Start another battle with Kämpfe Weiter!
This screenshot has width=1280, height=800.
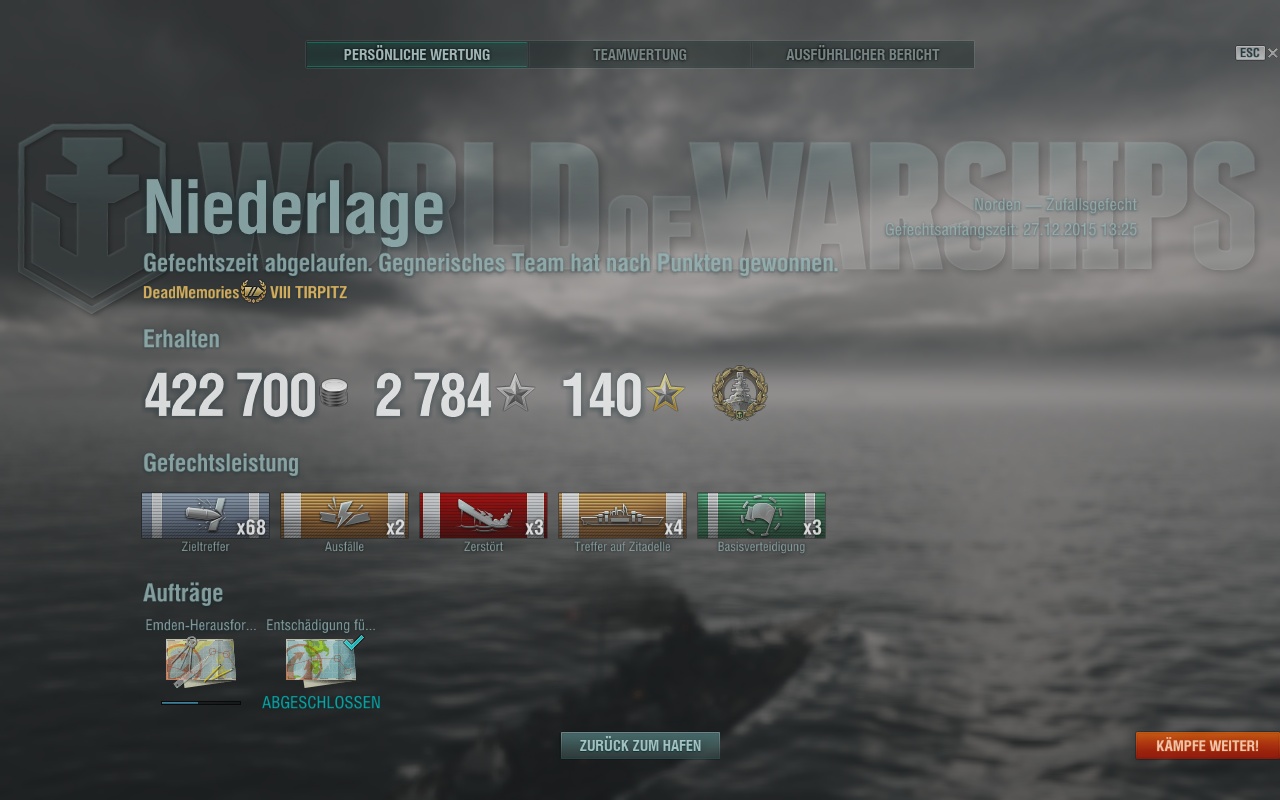coord(1207,746)
